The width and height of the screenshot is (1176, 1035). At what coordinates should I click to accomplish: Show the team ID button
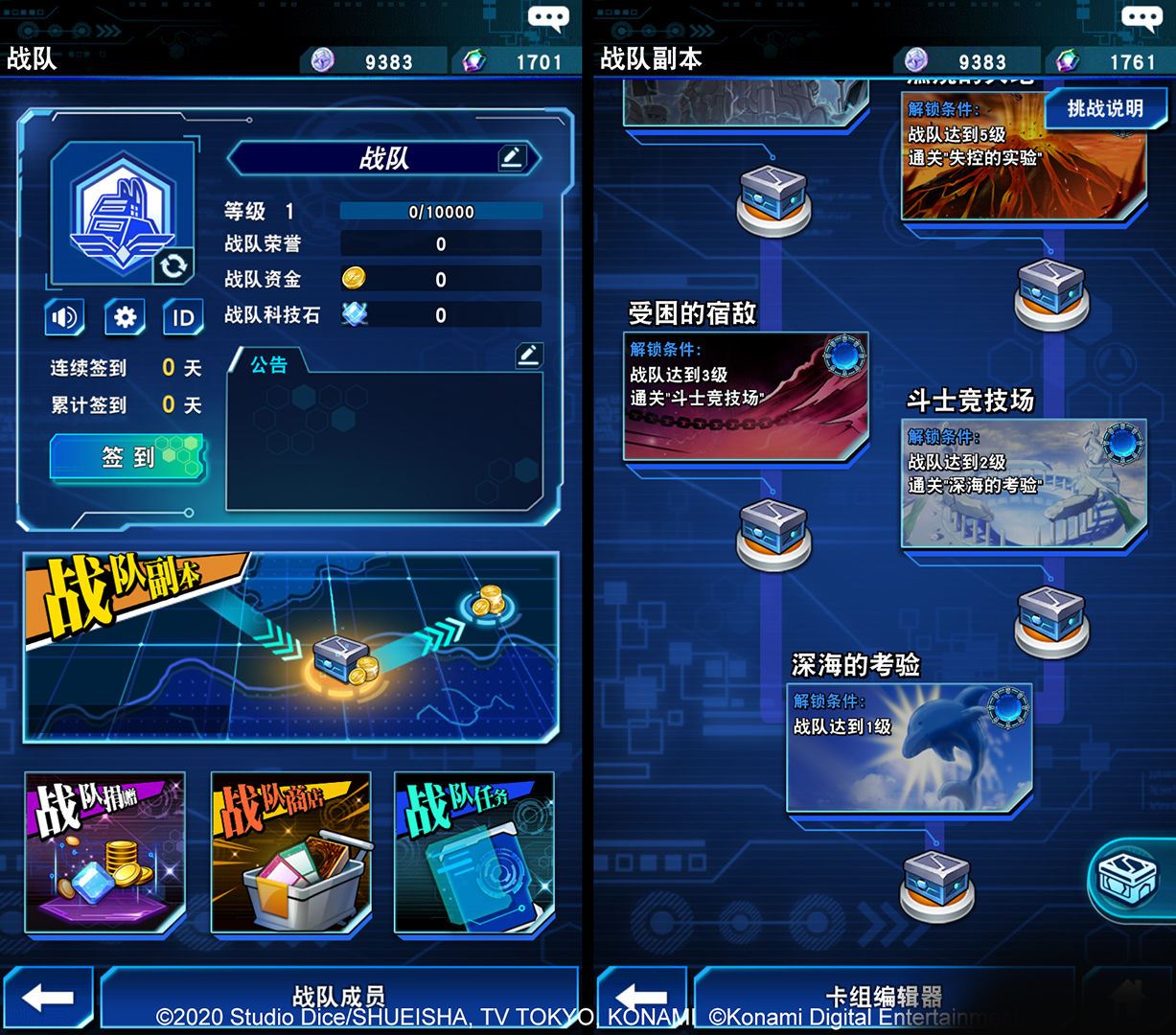183,317
